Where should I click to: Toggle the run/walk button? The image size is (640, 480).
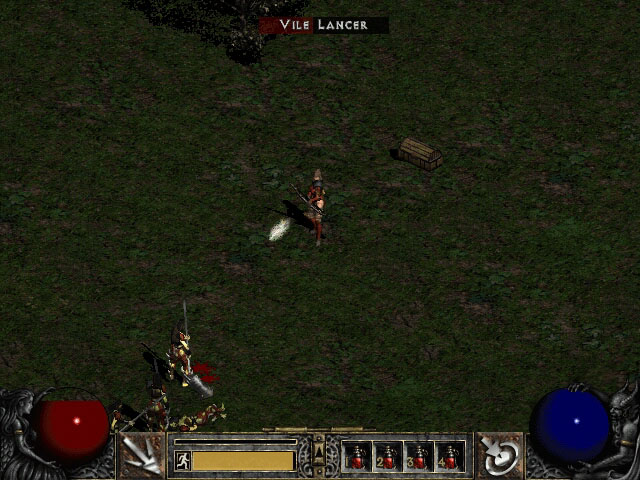pos(183,460)
